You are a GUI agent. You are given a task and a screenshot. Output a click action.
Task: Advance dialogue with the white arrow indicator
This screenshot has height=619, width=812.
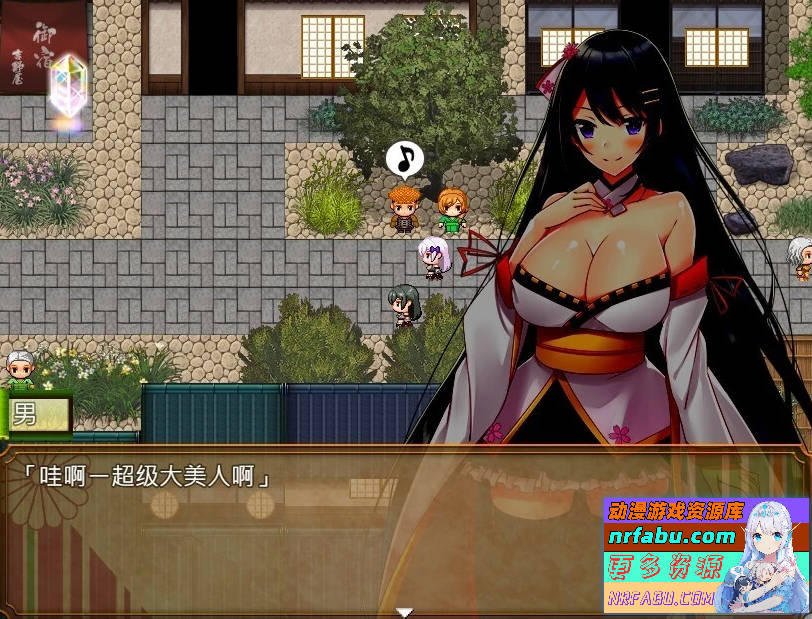tap(404, 612)
